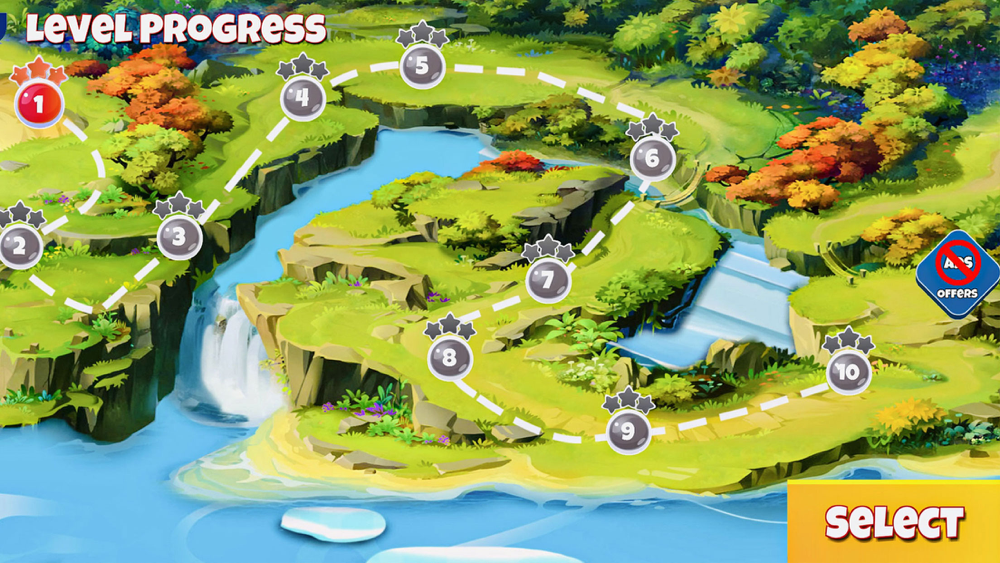The image size is (1000, 563).
Task: Click the yellow Select button
Action: coord(894,522)
